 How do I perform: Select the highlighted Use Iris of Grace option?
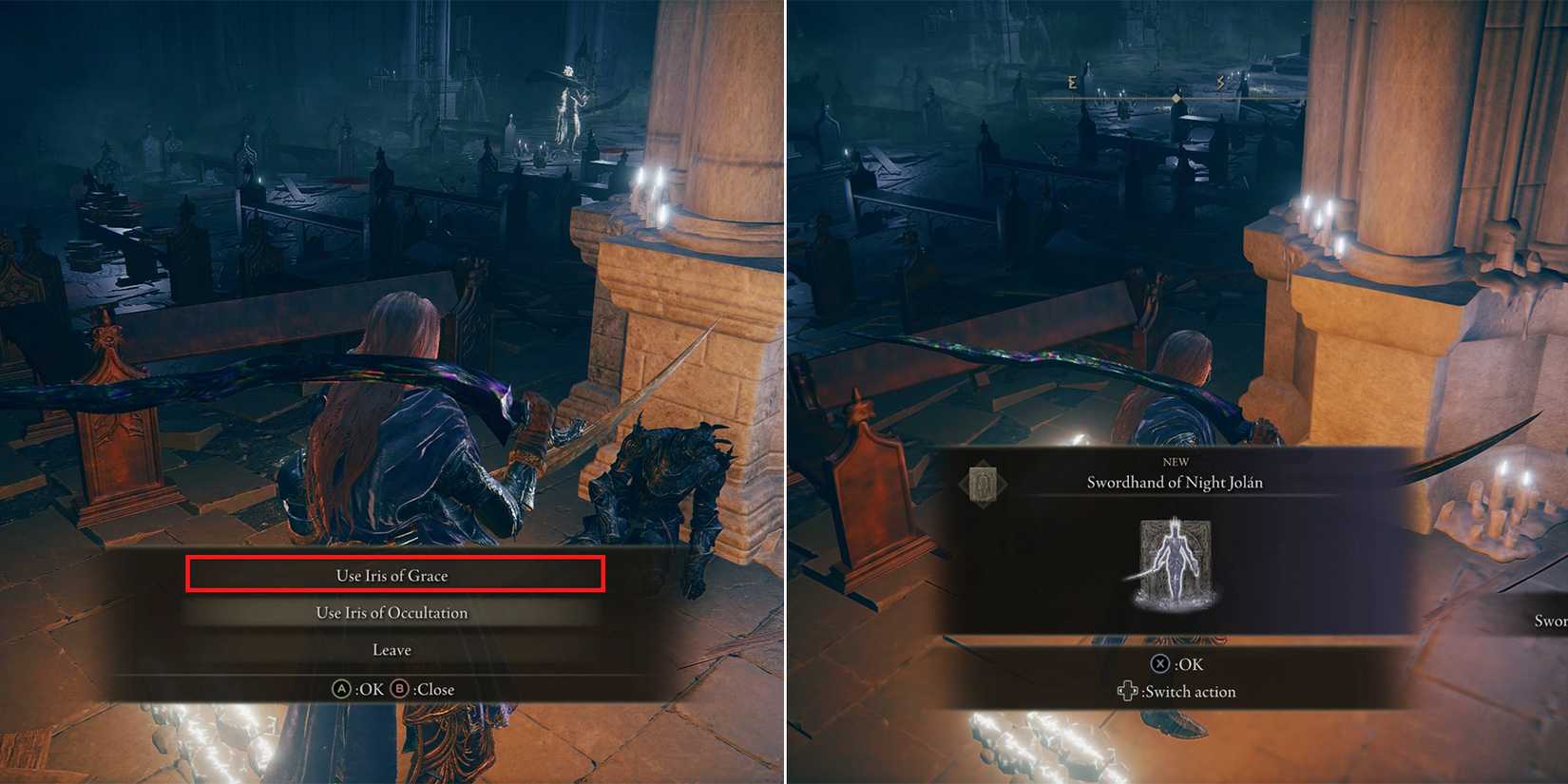(391, 575)
